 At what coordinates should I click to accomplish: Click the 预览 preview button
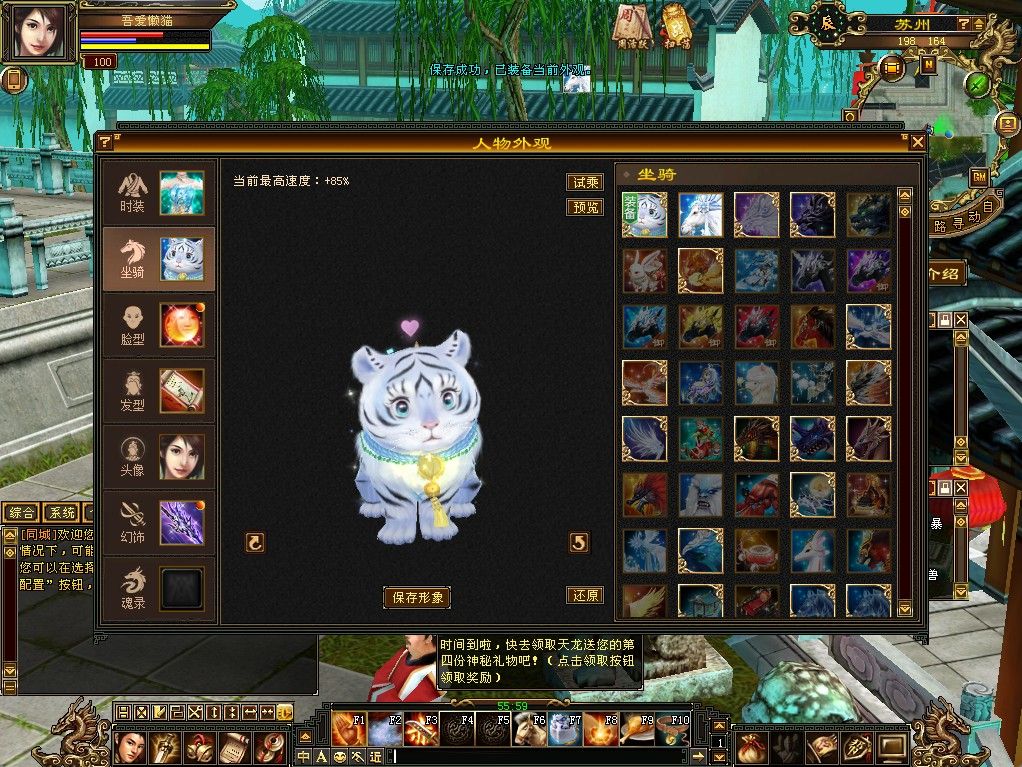pos(585,207)
